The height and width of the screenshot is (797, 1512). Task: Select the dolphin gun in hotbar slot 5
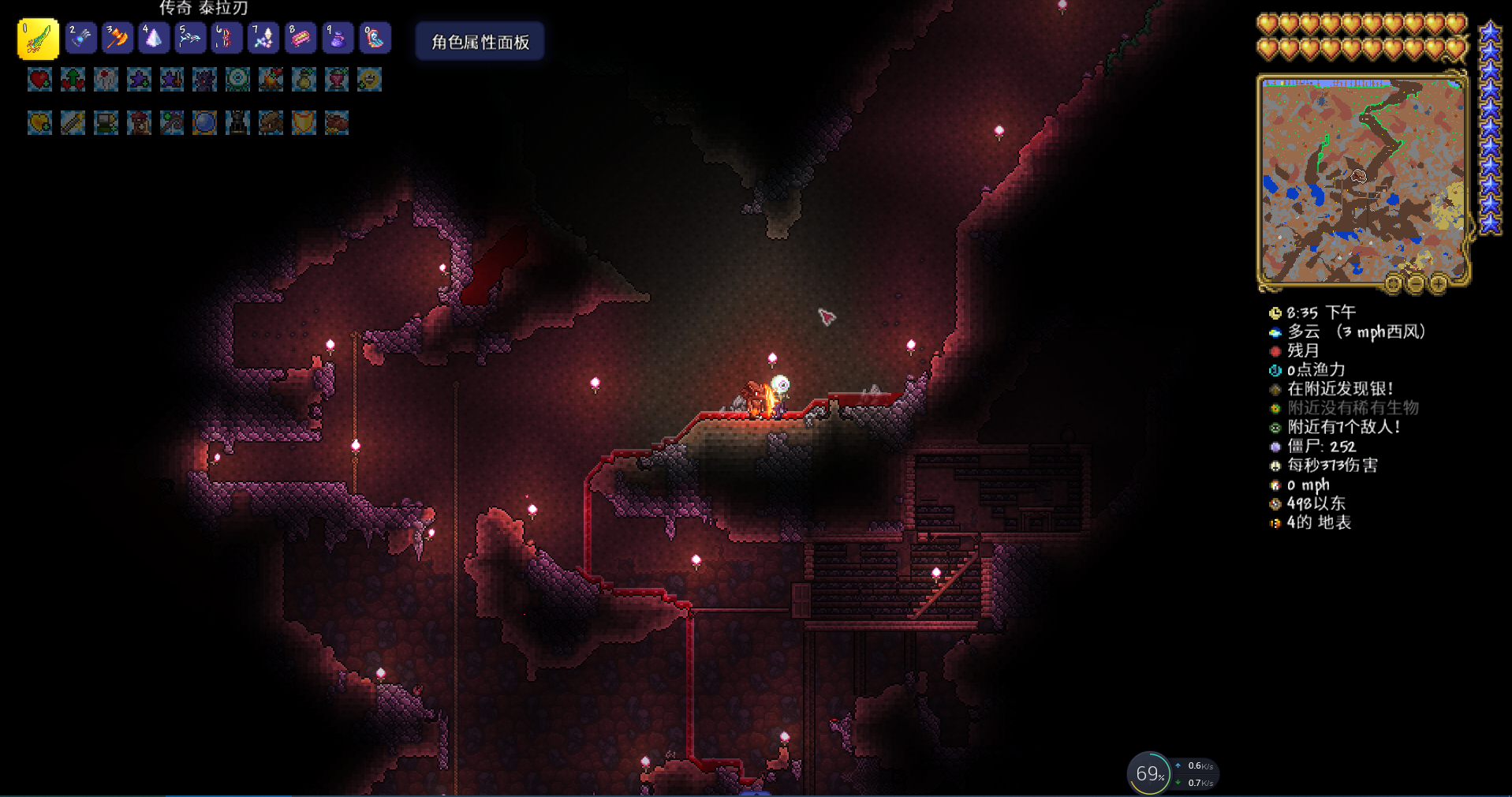click(x=190, y=38)
